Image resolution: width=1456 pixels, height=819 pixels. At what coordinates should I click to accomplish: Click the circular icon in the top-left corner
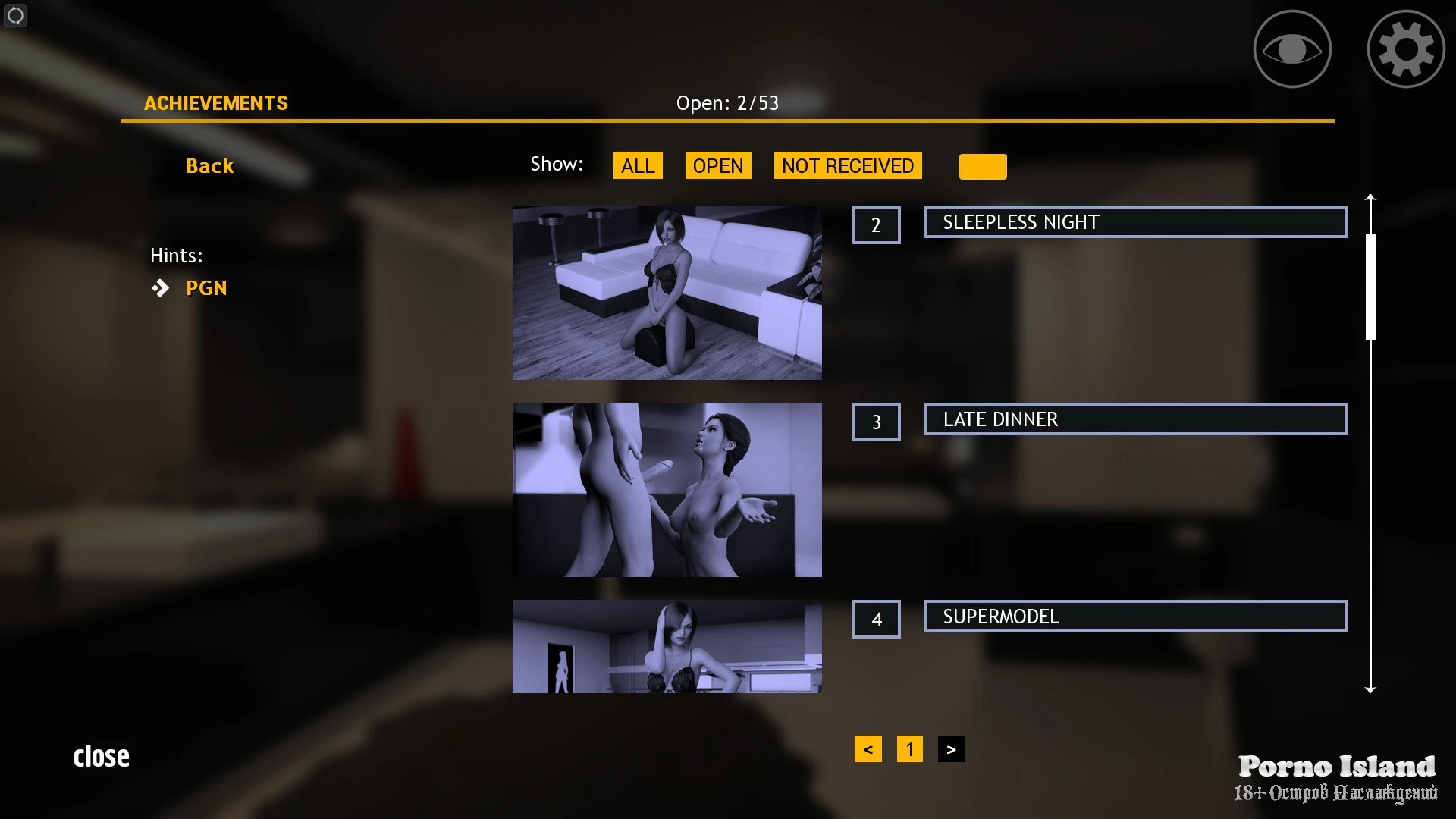(15, 15)
